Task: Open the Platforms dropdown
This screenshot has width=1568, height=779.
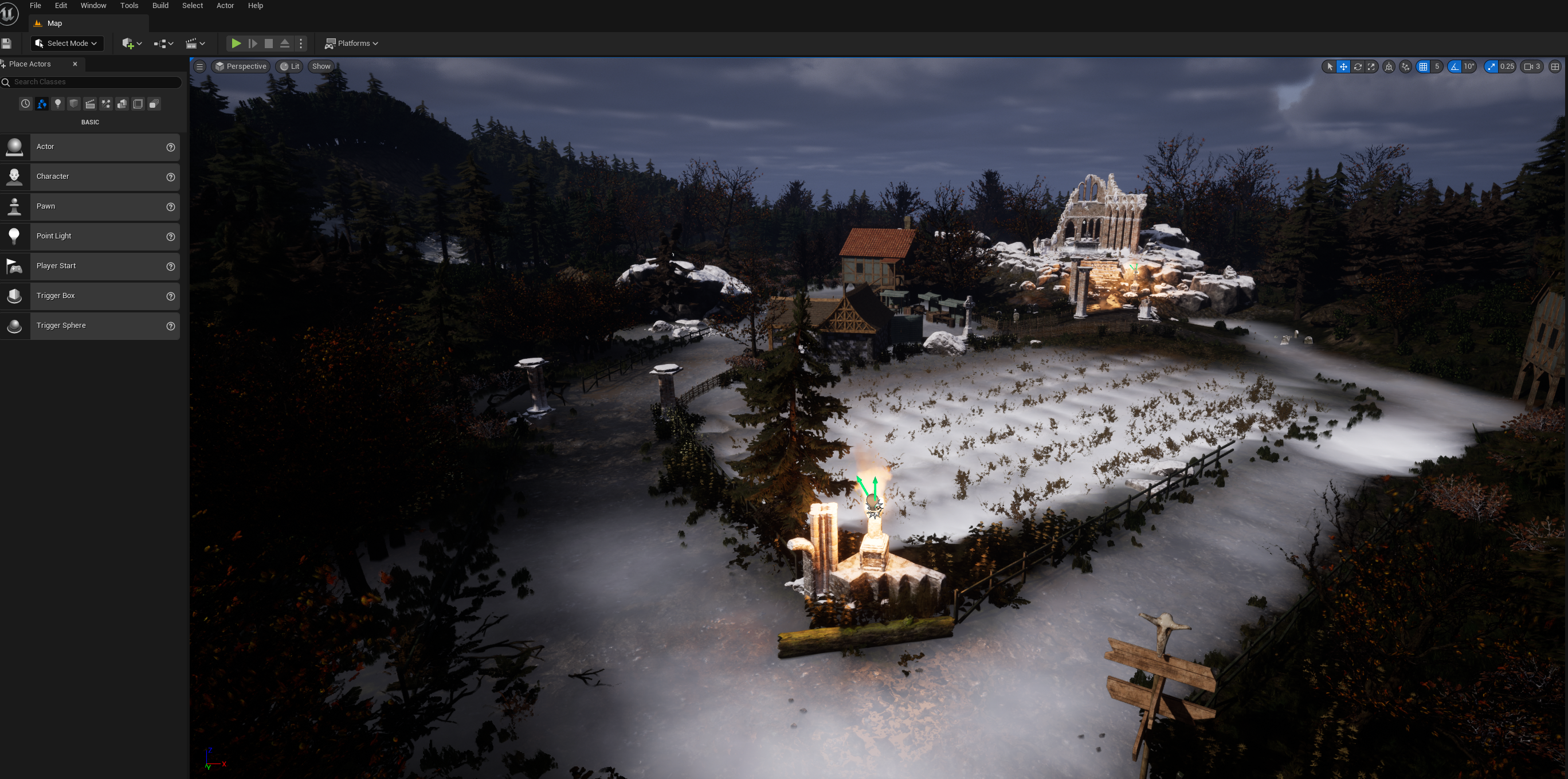Action: click(x=352, y=43)
